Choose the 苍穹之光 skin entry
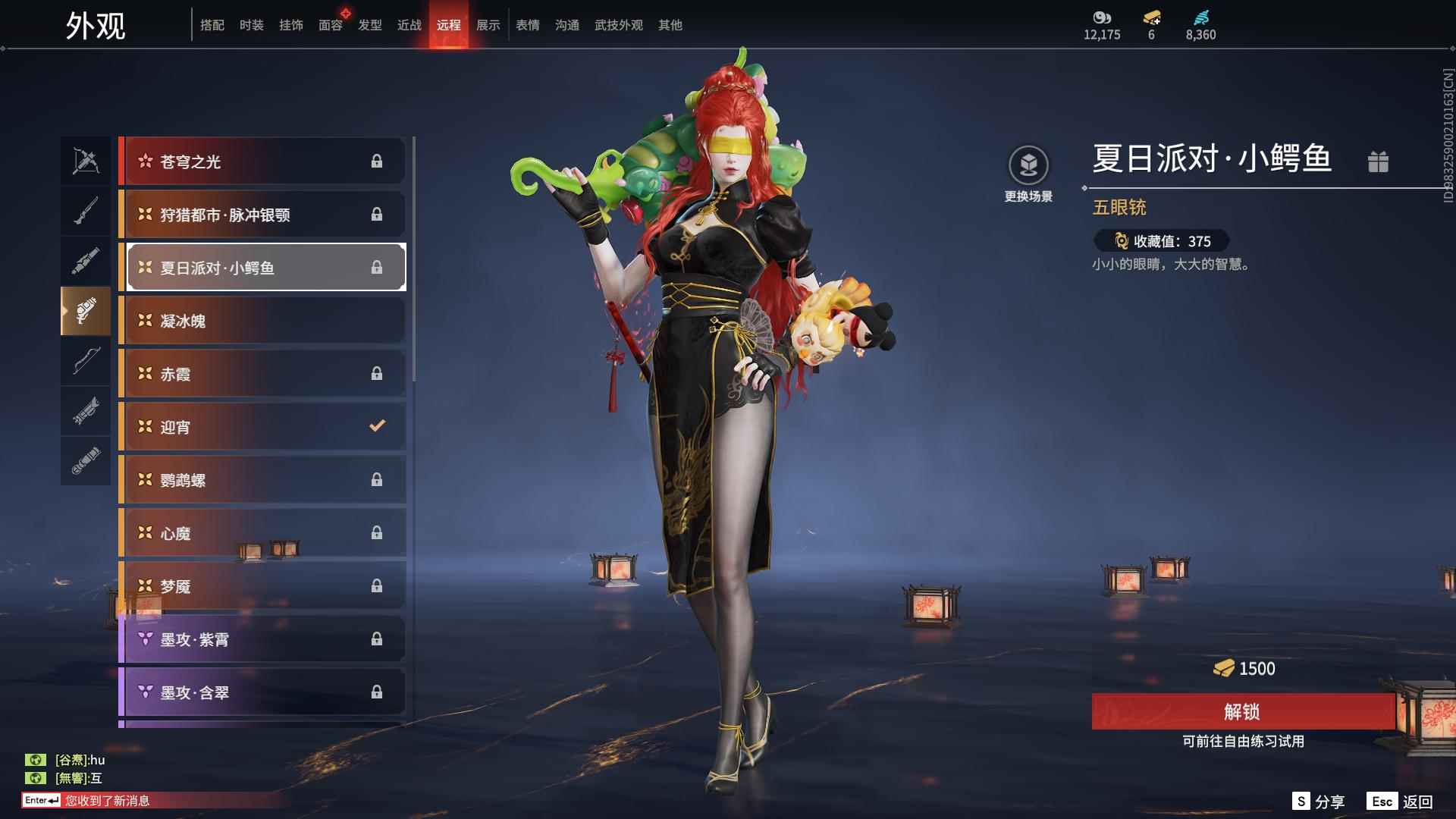This screenshot has height=819, width=1456. [262, 162]
